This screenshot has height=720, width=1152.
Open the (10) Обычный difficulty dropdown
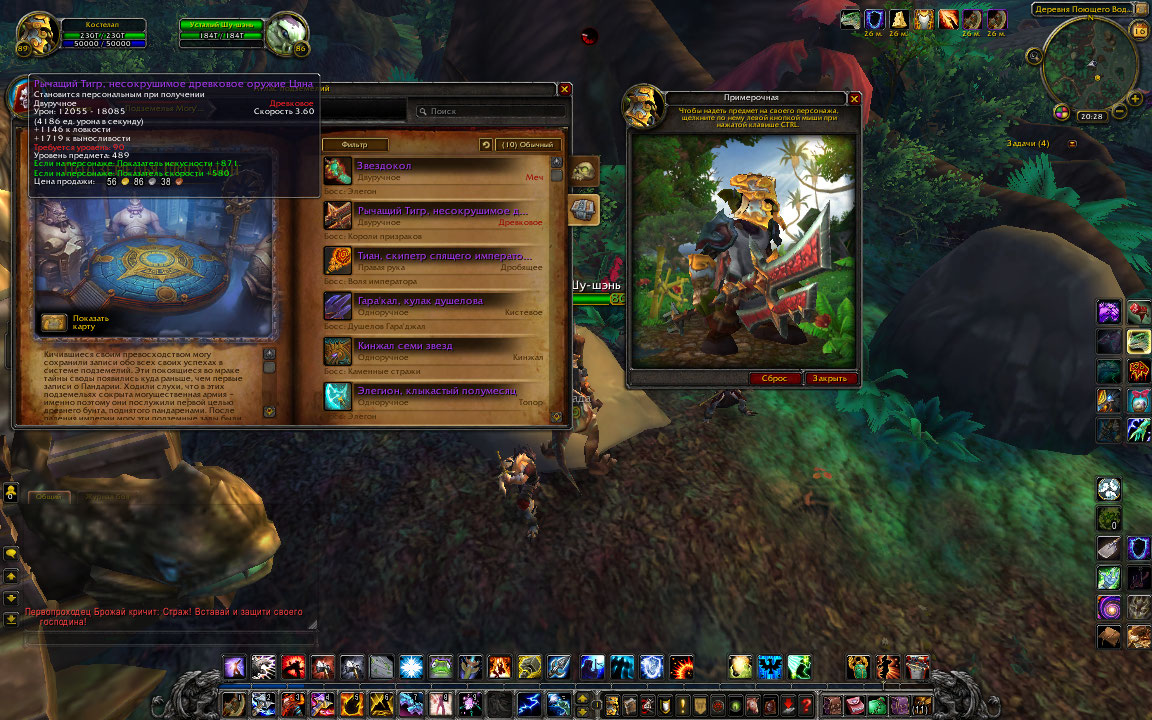point(528,145)
